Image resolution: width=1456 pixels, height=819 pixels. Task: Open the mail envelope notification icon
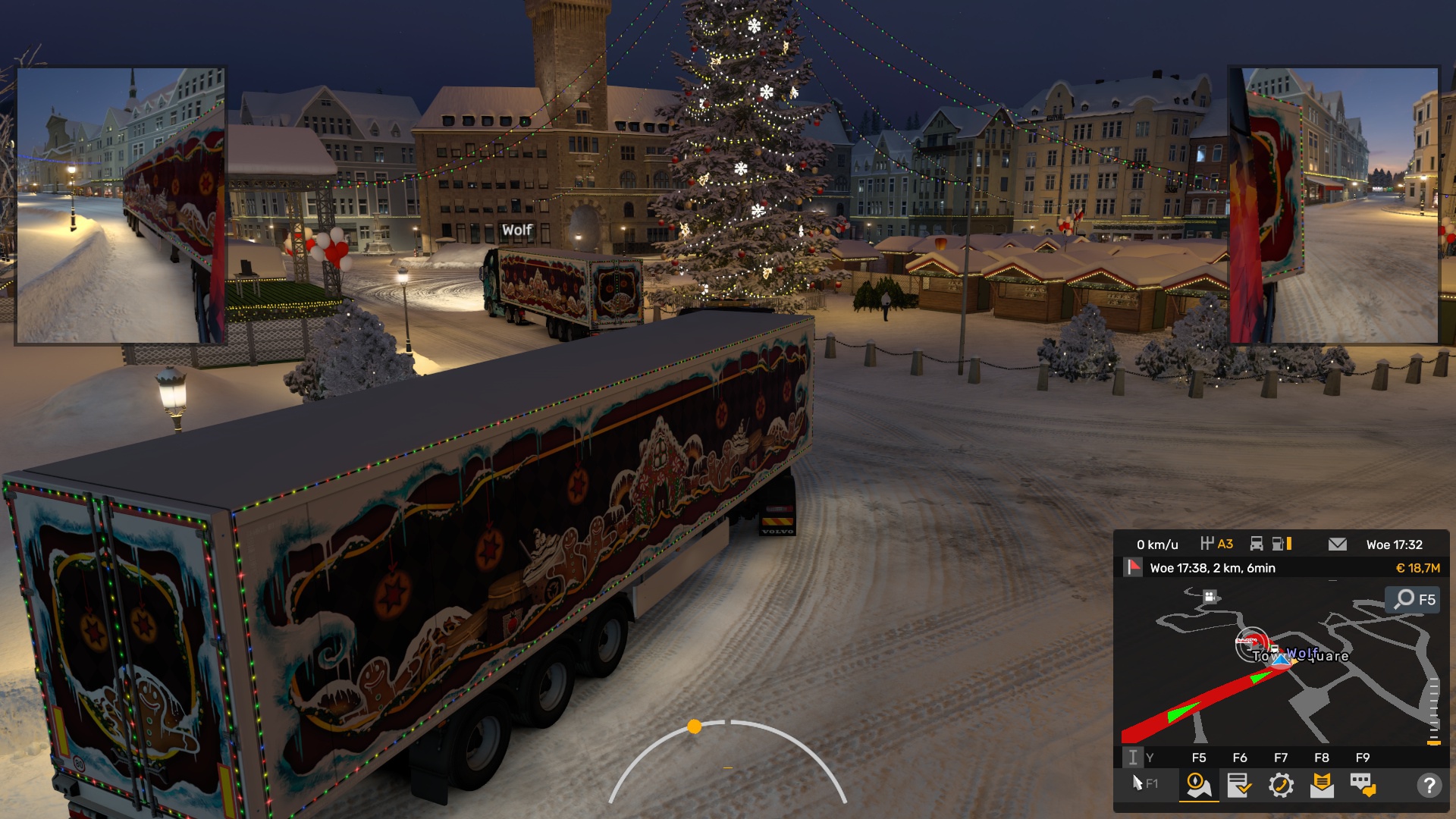click(1338, 544)
